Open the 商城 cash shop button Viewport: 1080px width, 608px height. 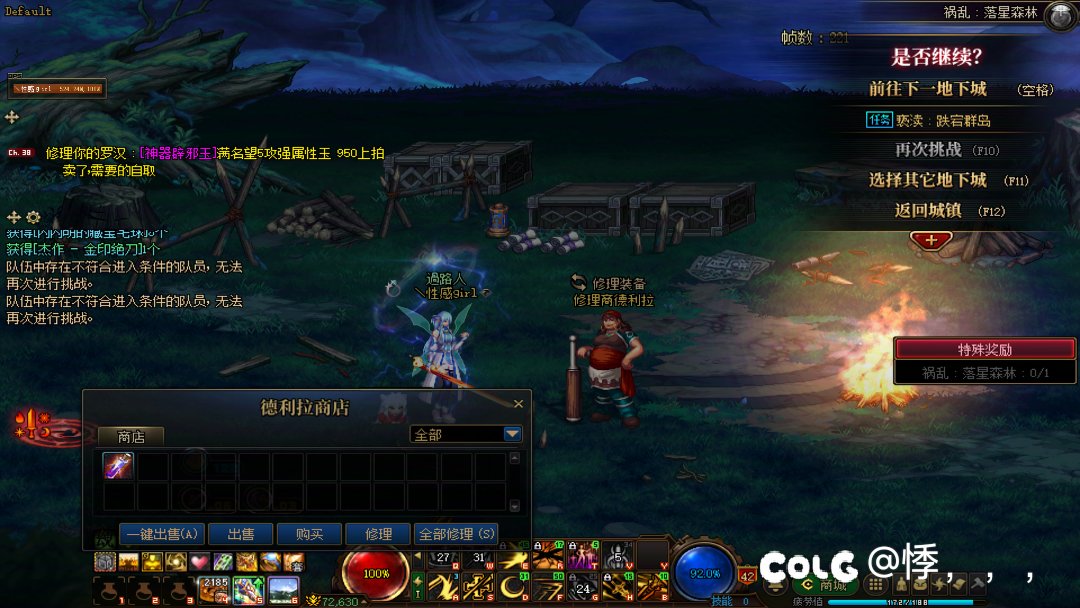(x=824, y=585)
